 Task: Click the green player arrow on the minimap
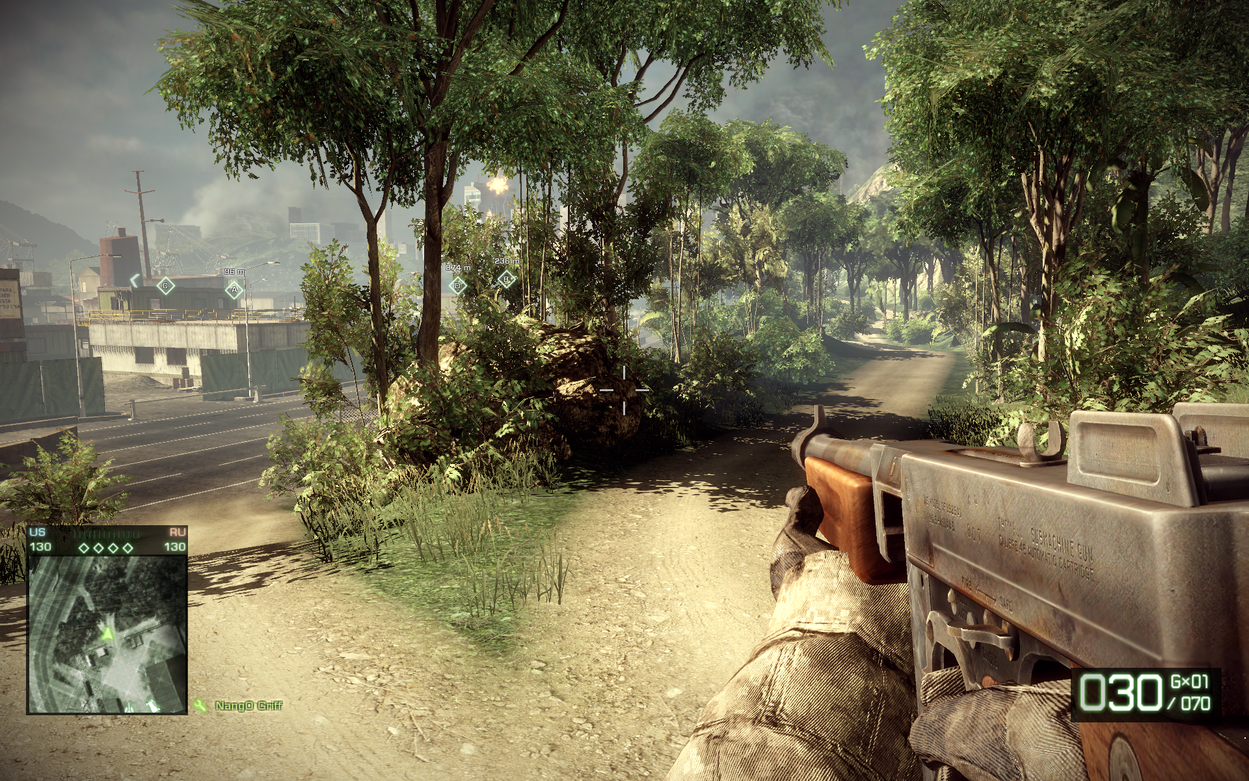pos(107,632)
